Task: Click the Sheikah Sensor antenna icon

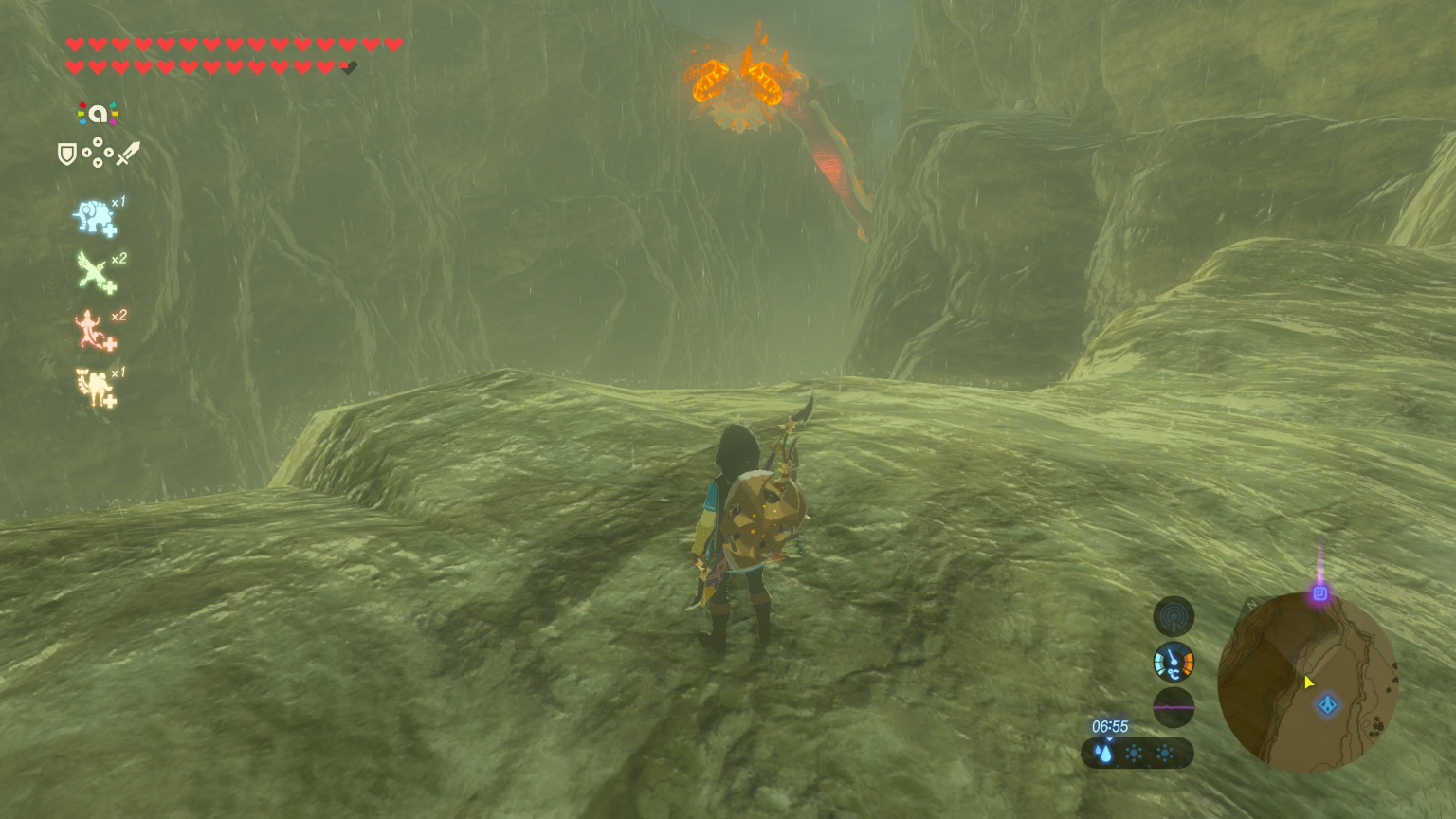Action: pyautogui.click(x=1174, y=616)
